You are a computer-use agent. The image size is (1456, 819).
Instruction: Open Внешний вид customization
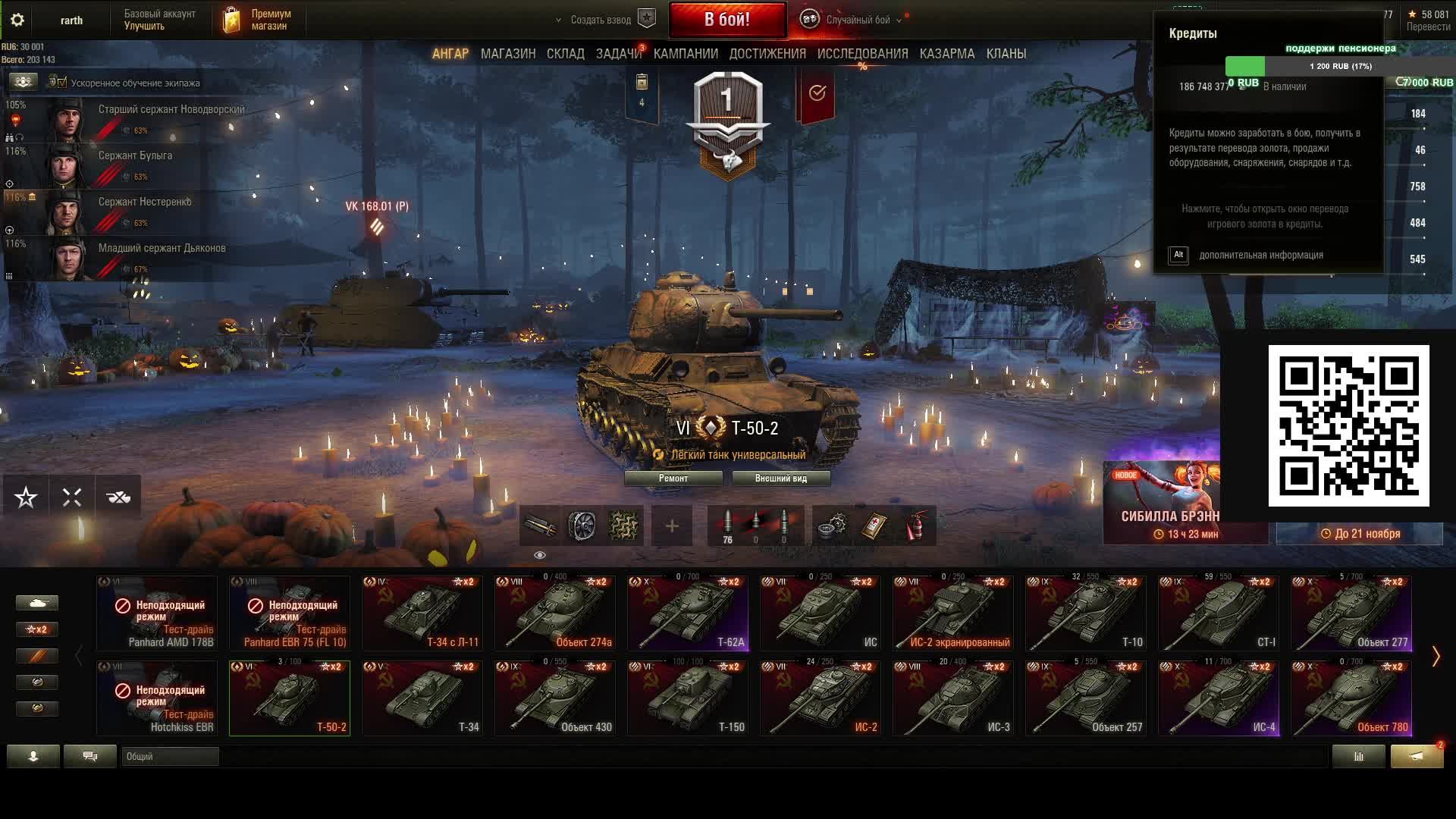click(x=780, y=479)
